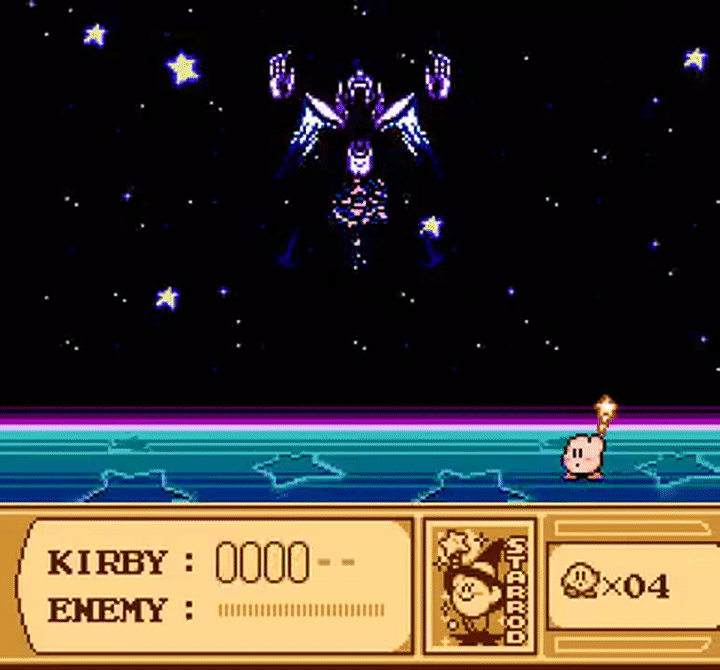Image resolution: width=720 pixels, height=670 pixels.
Task: Select the Star Rod ability card
Action: coord(480,583)
